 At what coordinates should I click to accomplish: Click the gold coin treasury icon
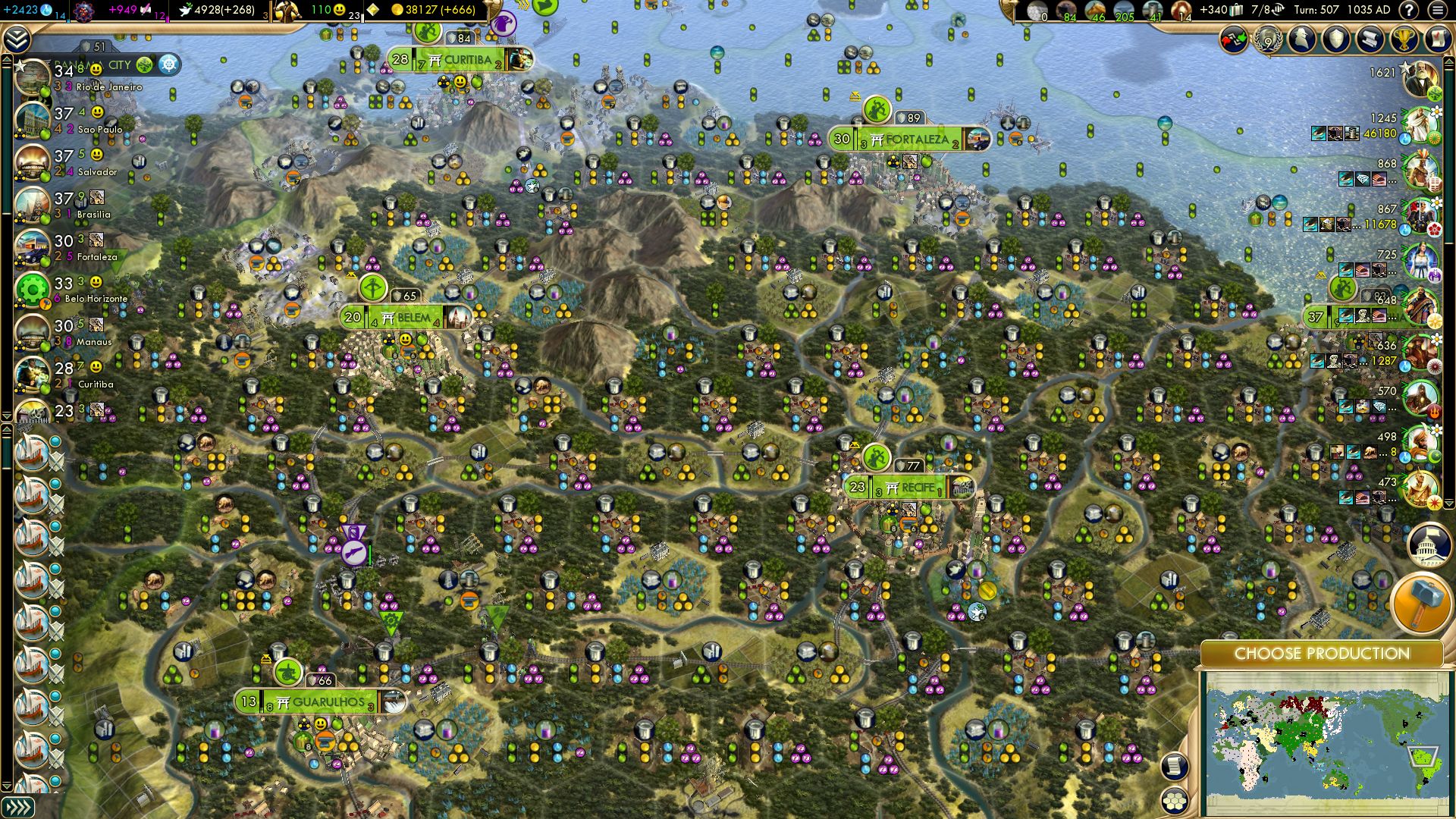tap(399, 10)
